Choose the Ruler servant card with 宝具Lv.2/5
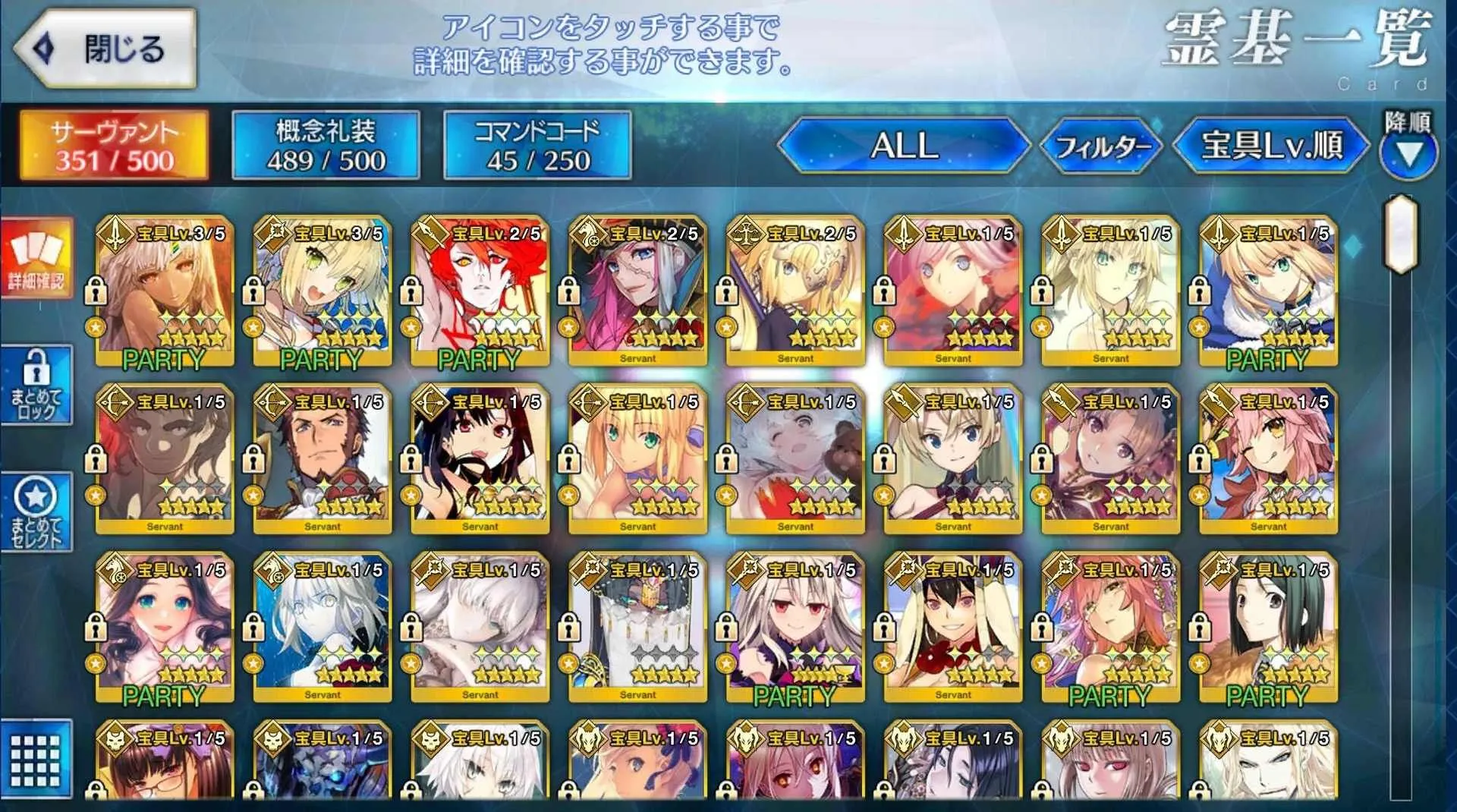 pyautogui.click(x=795, y=292)
